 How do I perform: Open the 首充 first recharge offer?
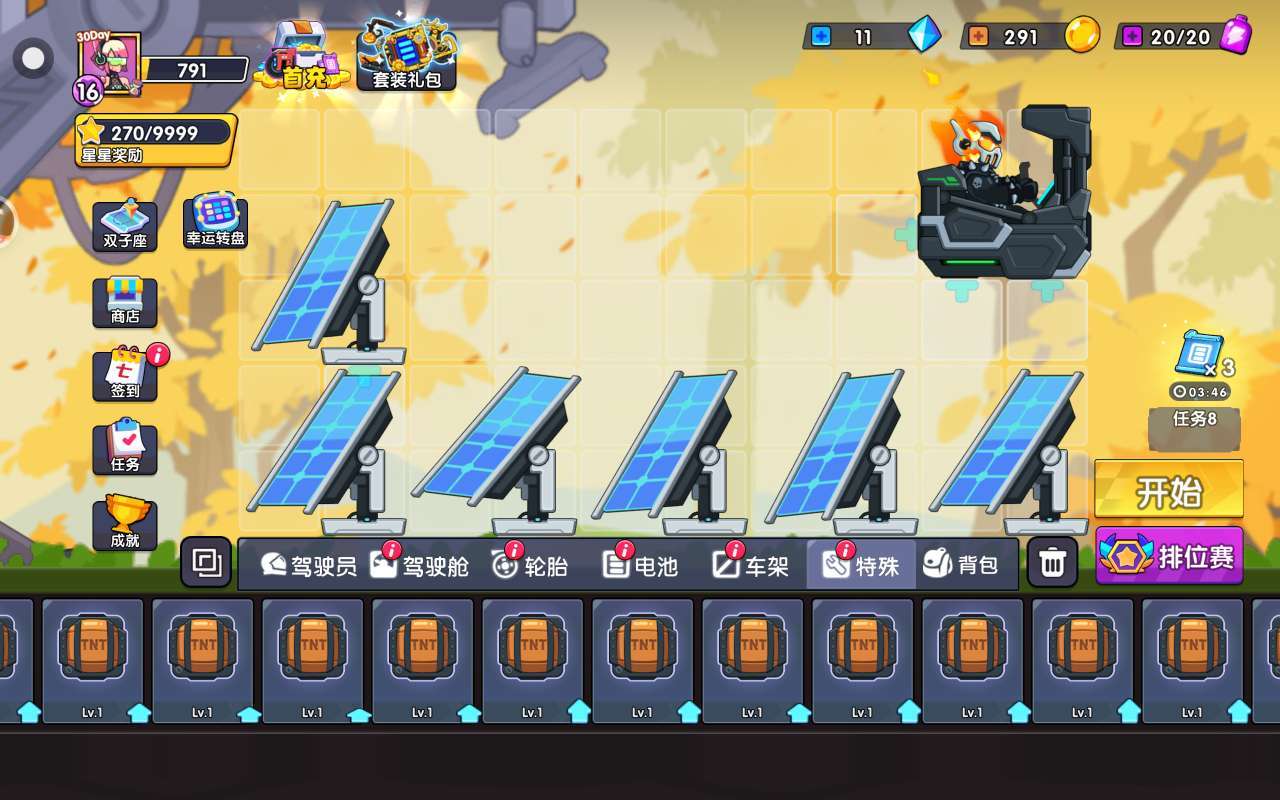(302, 57)
